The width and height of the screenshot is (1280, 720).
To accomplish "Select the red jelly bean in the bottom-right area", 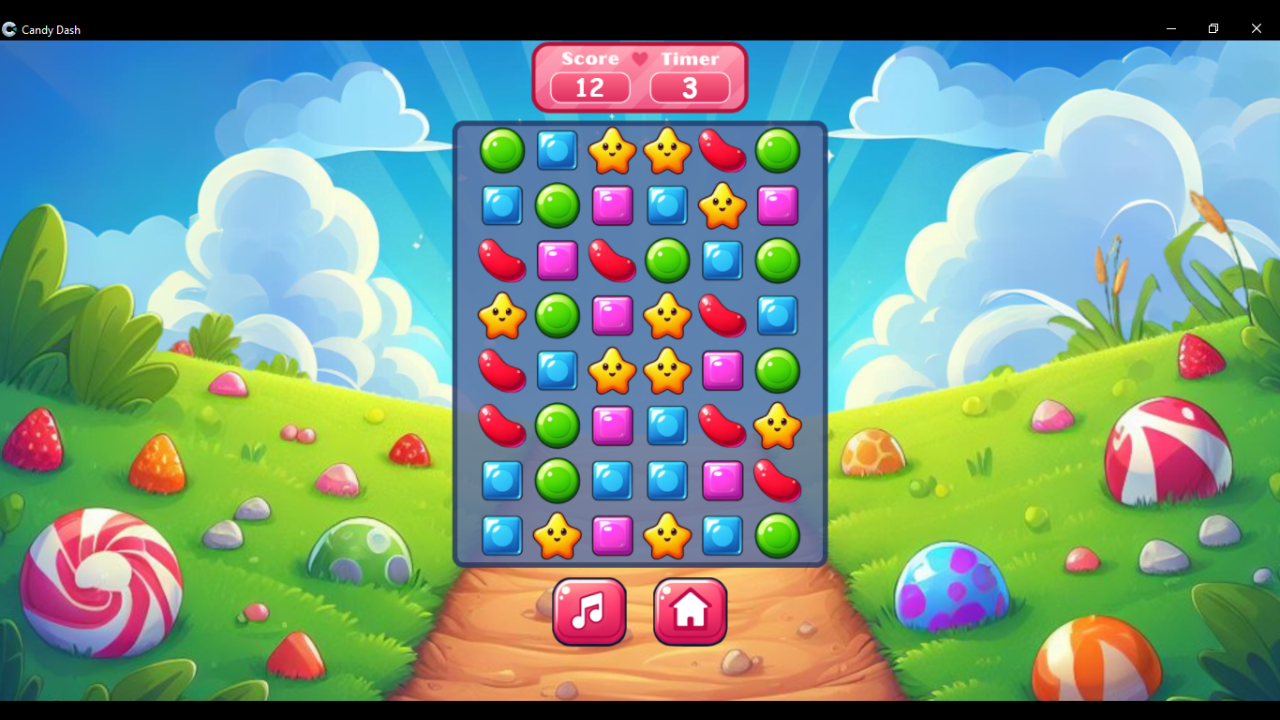I will click(x=777, y=481).
